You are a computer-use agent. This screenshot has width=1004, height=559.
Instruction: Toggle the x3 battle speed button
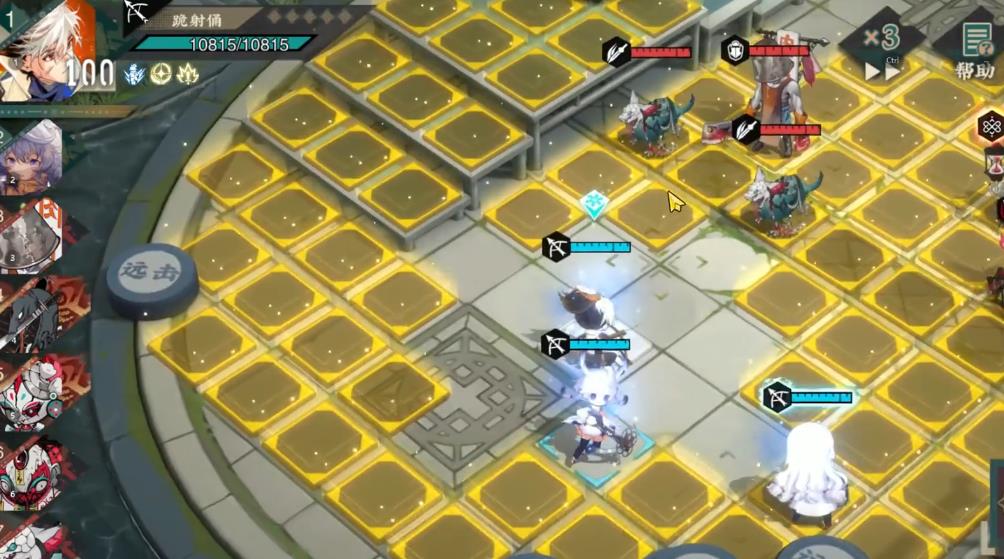click(x=882, y=49)
